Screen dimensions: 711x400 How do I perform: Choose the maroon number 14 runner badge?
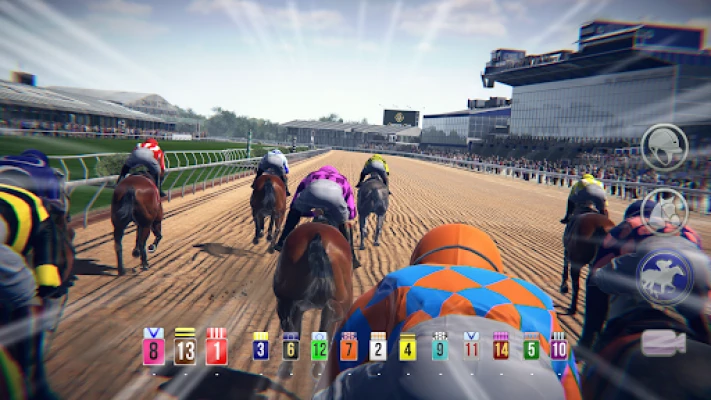[501, 347]
